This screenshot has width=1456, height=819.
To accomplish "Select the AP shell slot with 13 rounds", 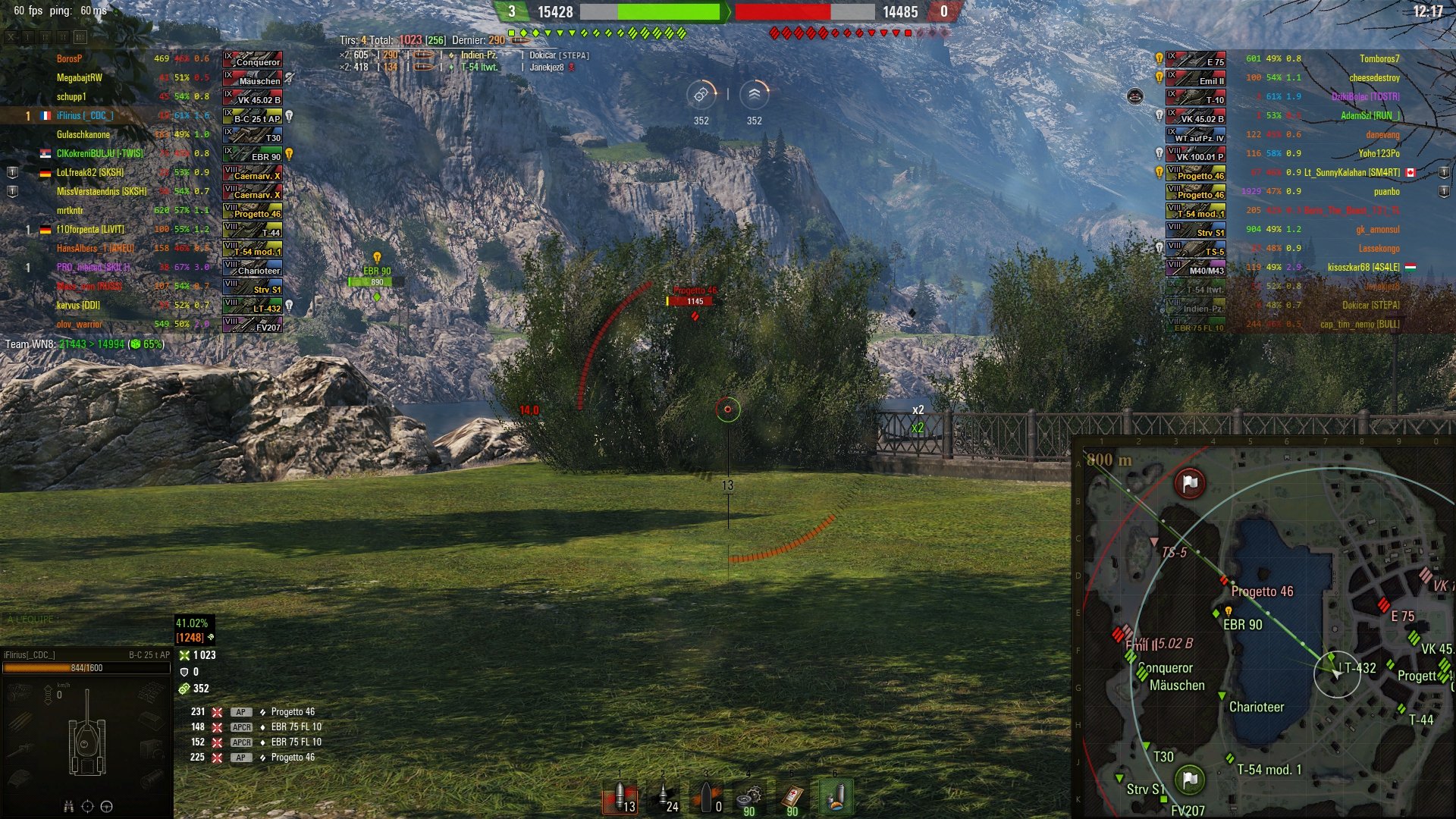I will click(x=620, y=798).
